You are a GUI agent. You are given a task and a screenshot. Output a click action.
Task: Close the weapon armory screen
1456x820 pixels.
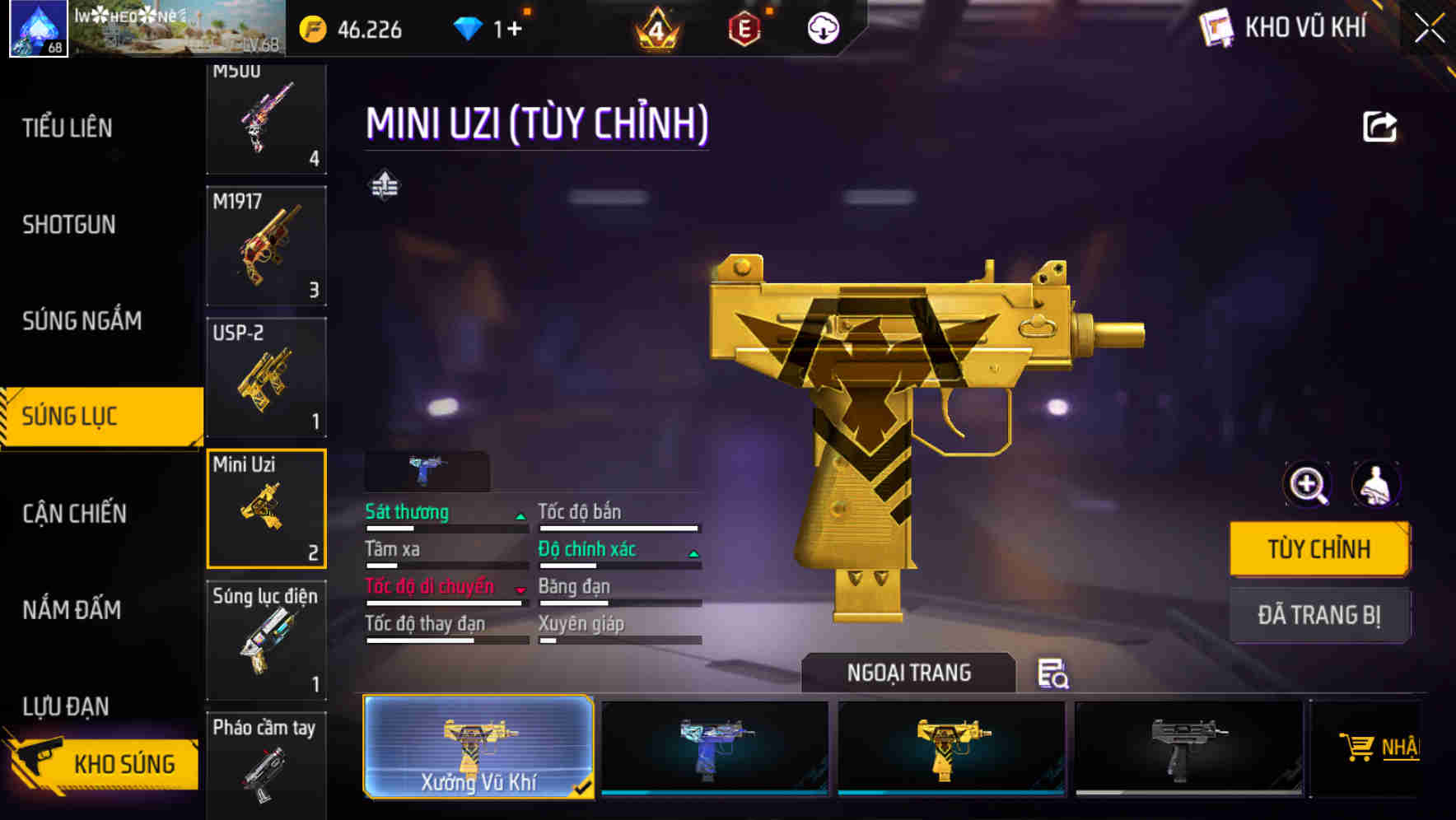pos(1430,30)
